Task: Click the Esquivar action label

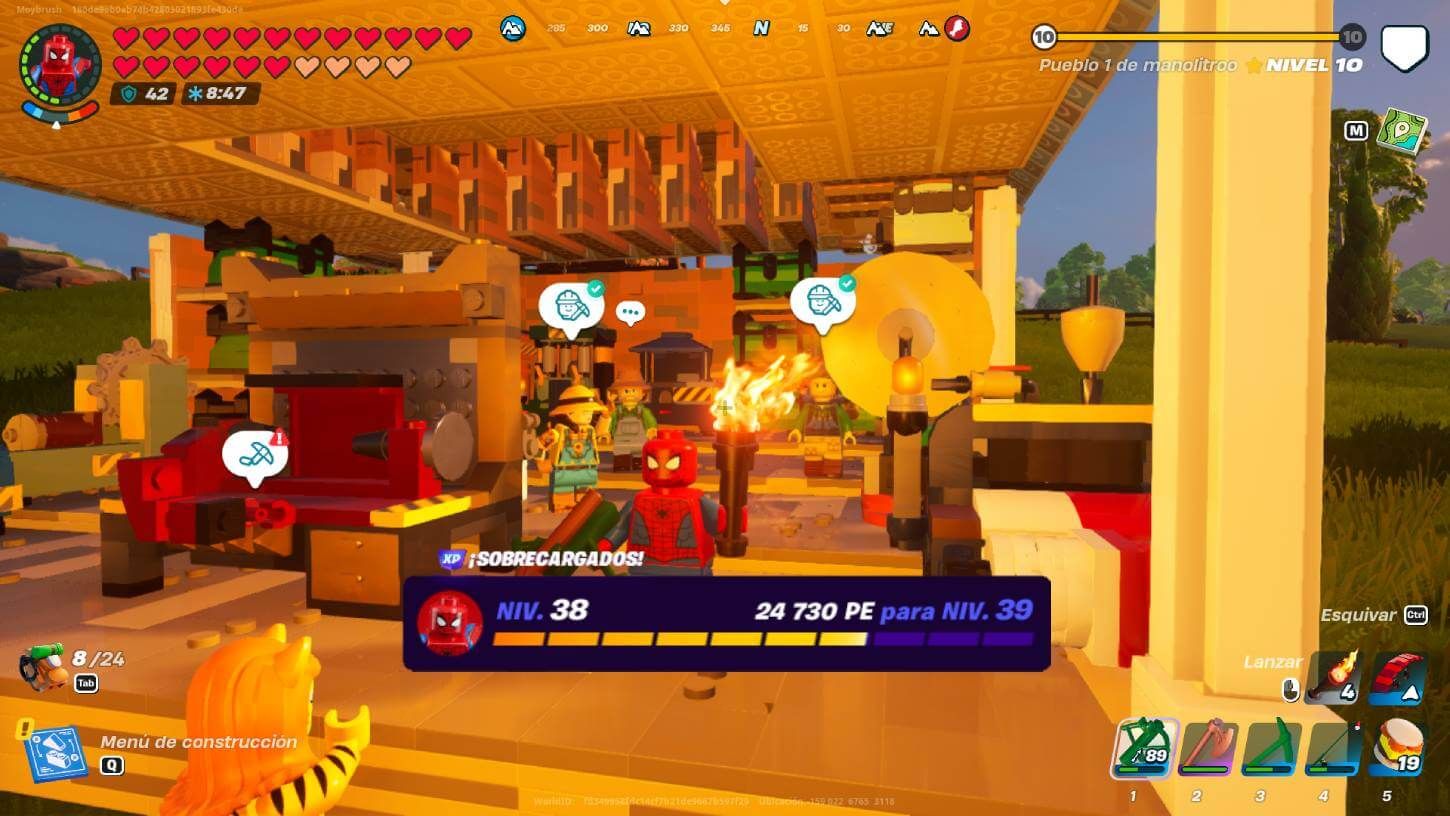Action: (x=1358, y=615)
